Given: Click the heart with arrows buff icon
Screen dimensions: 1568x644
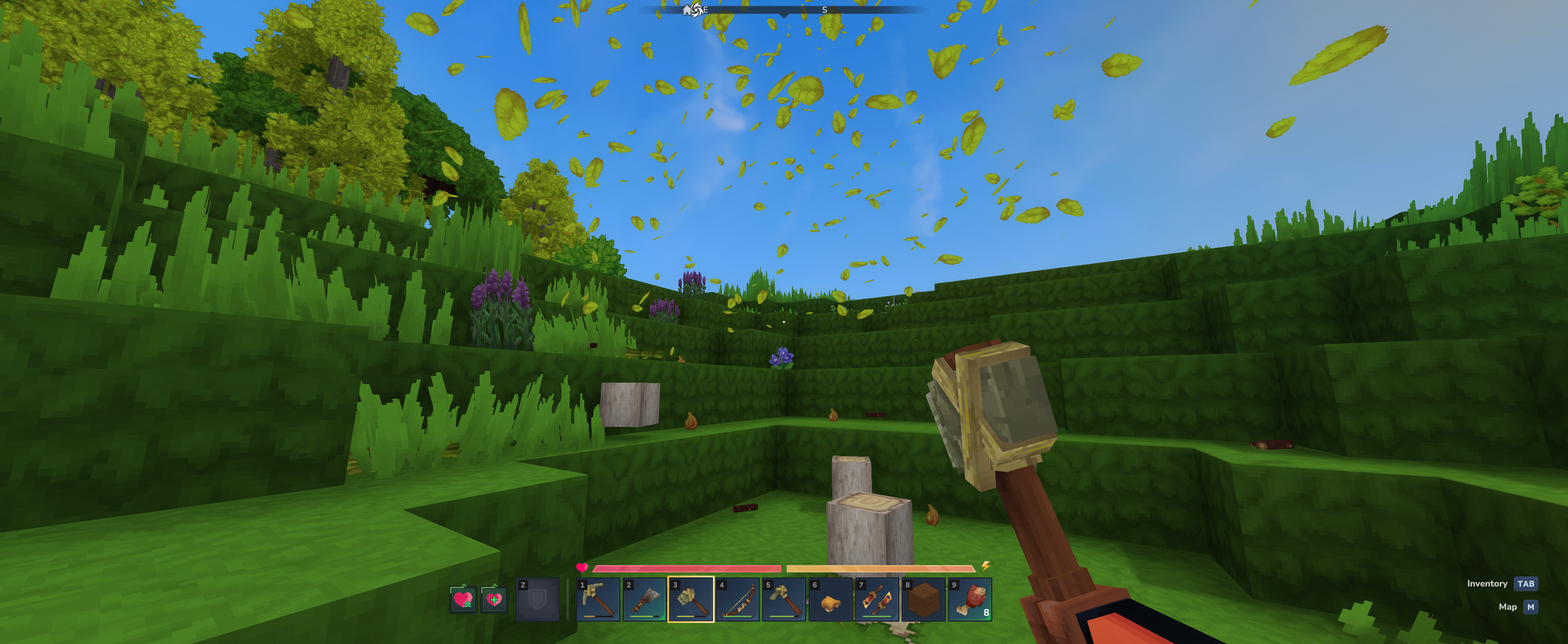Looking at the screenshot, I should point(463,599).
